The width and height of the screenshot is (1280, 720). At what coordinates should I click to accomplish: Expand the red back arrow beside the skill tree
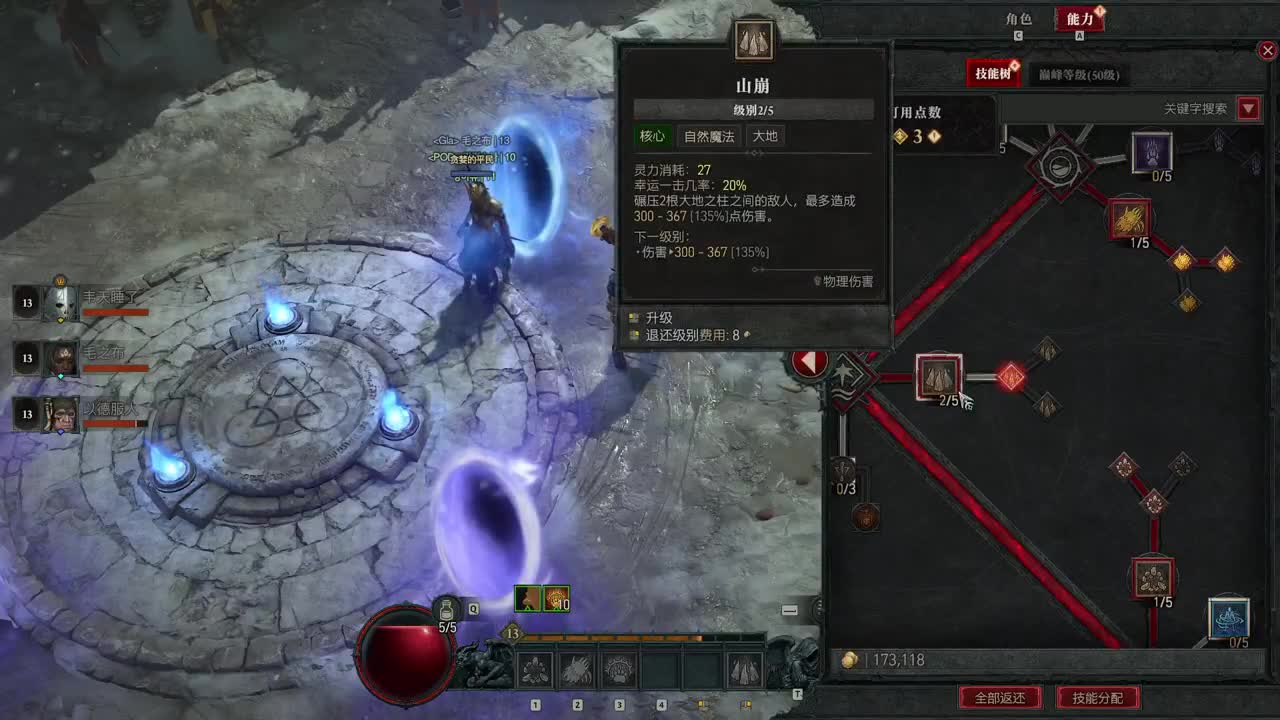coord(811,362)
